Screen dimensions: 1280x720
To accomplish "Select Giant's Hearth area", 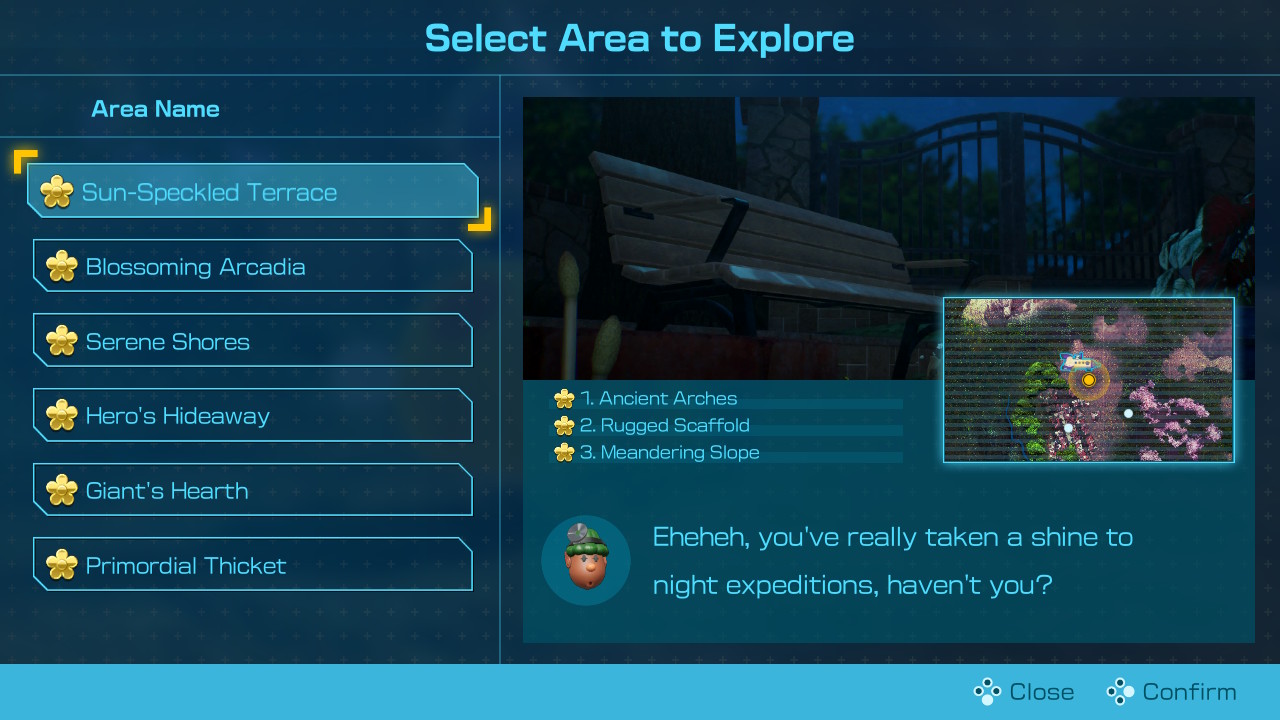I will [252, 490].
